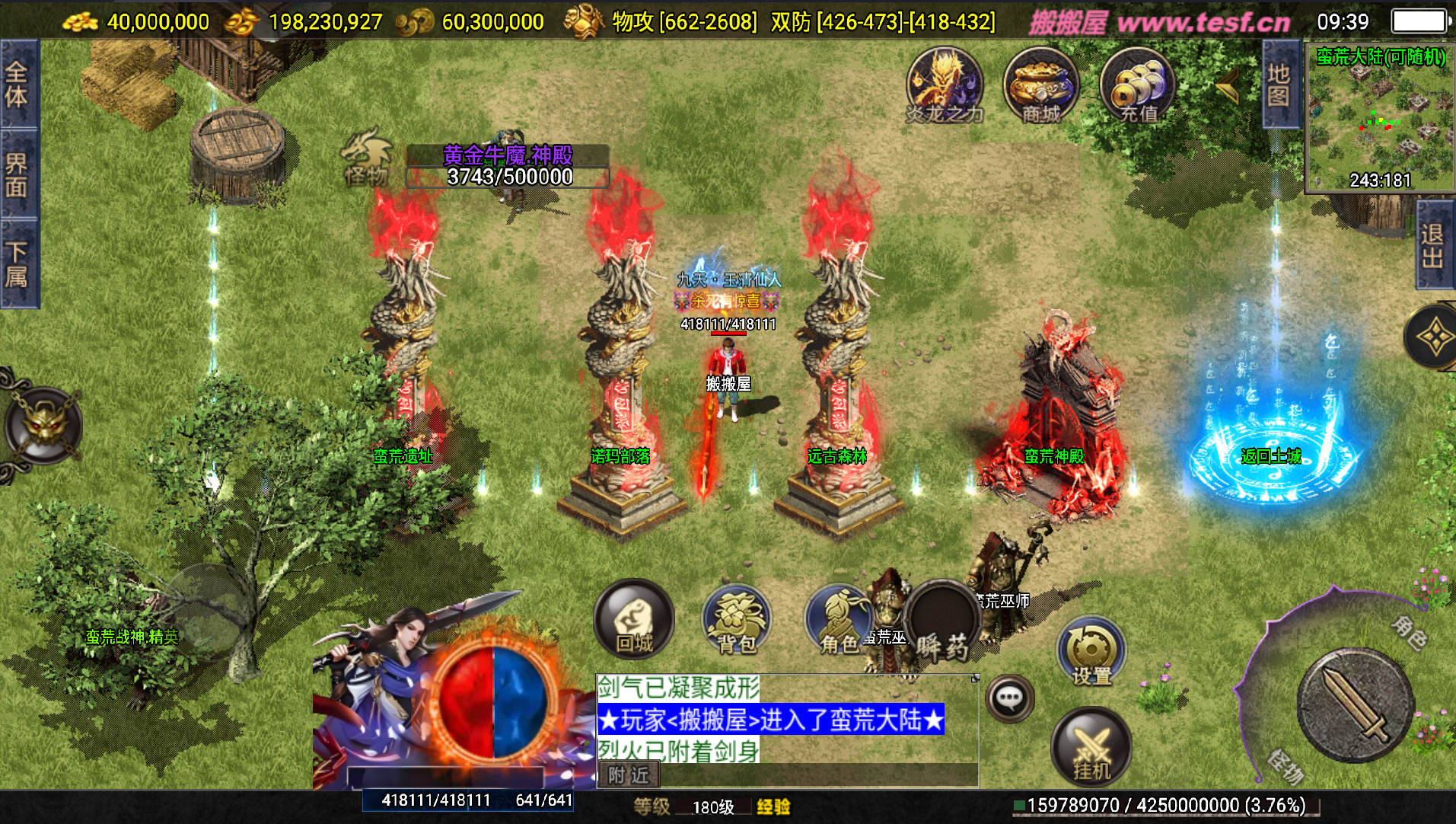The image size is (1456, 824).
Task: Tap the 退出 exit button
Action: click(x=1433, y=245)
